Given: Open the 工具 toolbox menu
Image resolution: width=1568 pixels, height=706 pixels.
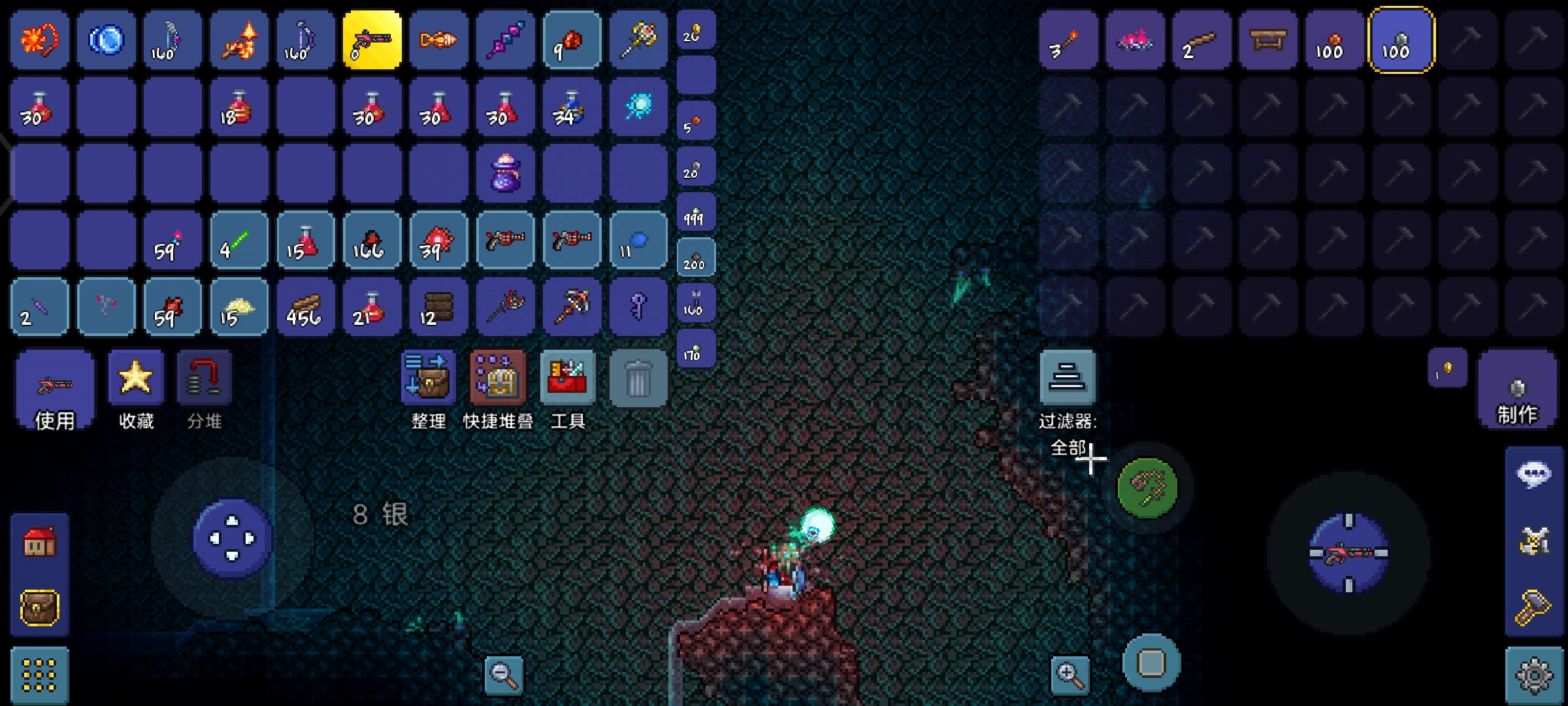Looking at the screenshot, I should click(567, 378).
